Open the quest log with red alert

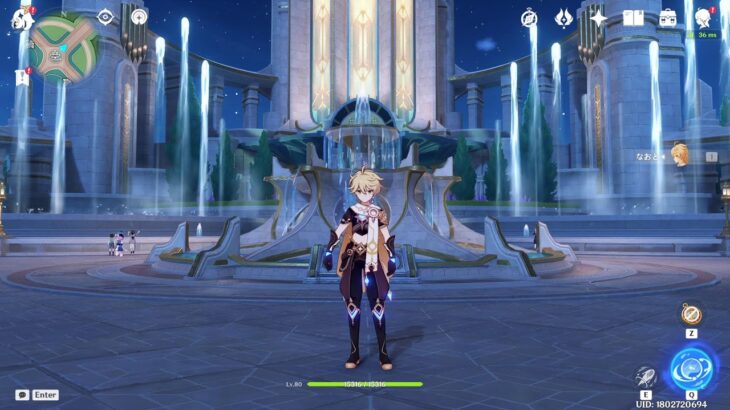(x=21, y=75)
